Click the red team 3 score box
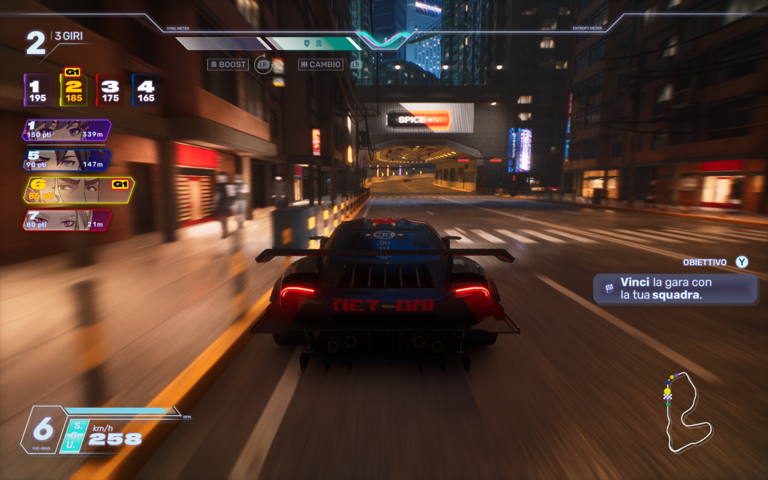The image size is (768, 480). [109, 91]
